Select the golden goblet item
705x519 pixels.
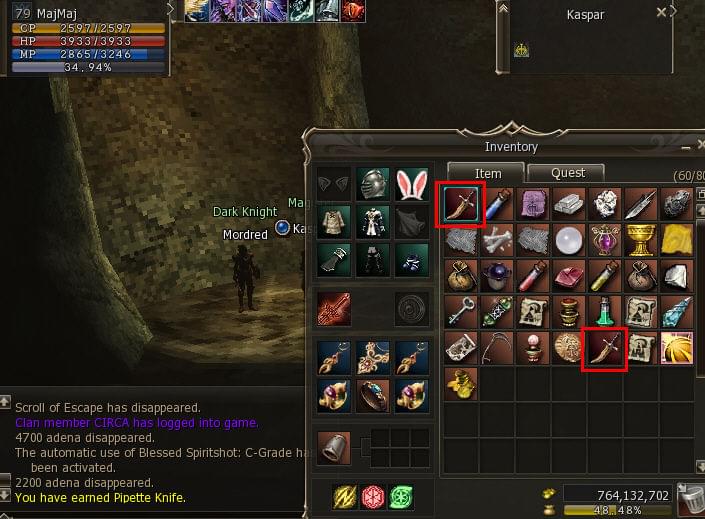(640, 240)
